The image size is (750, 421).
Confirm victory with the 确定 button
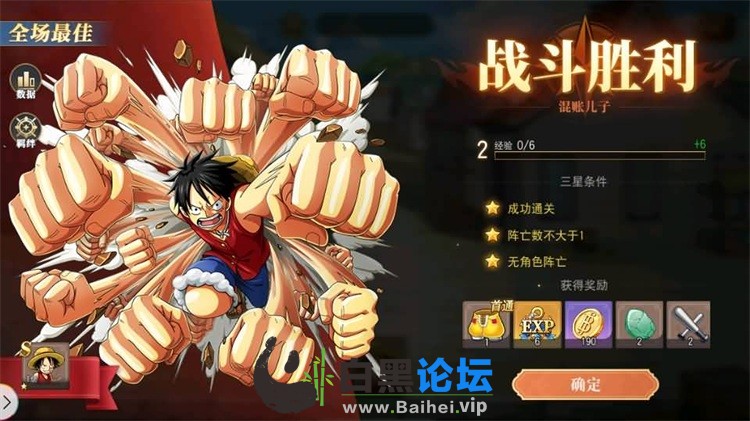click(585, 383)
